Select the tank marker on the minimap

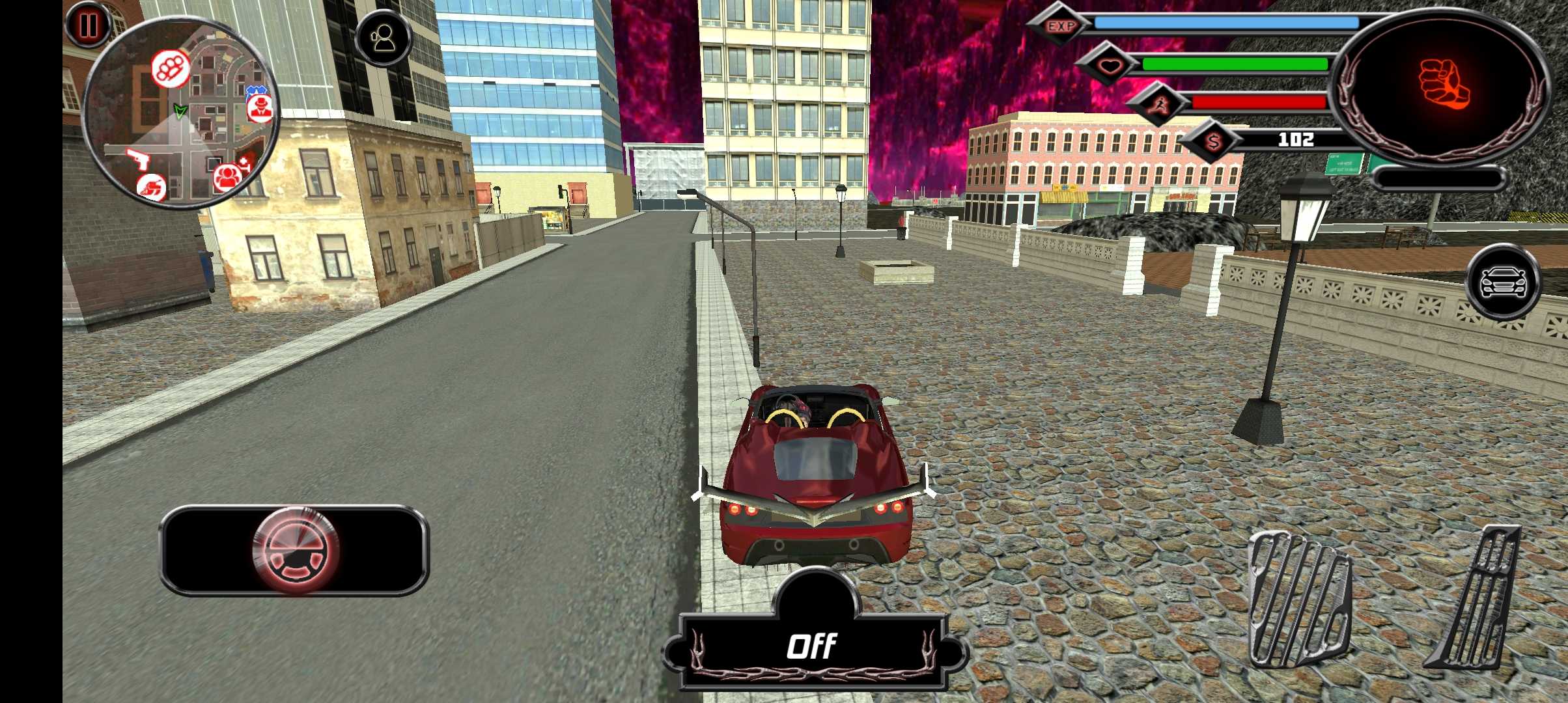[x=152, y=188]
